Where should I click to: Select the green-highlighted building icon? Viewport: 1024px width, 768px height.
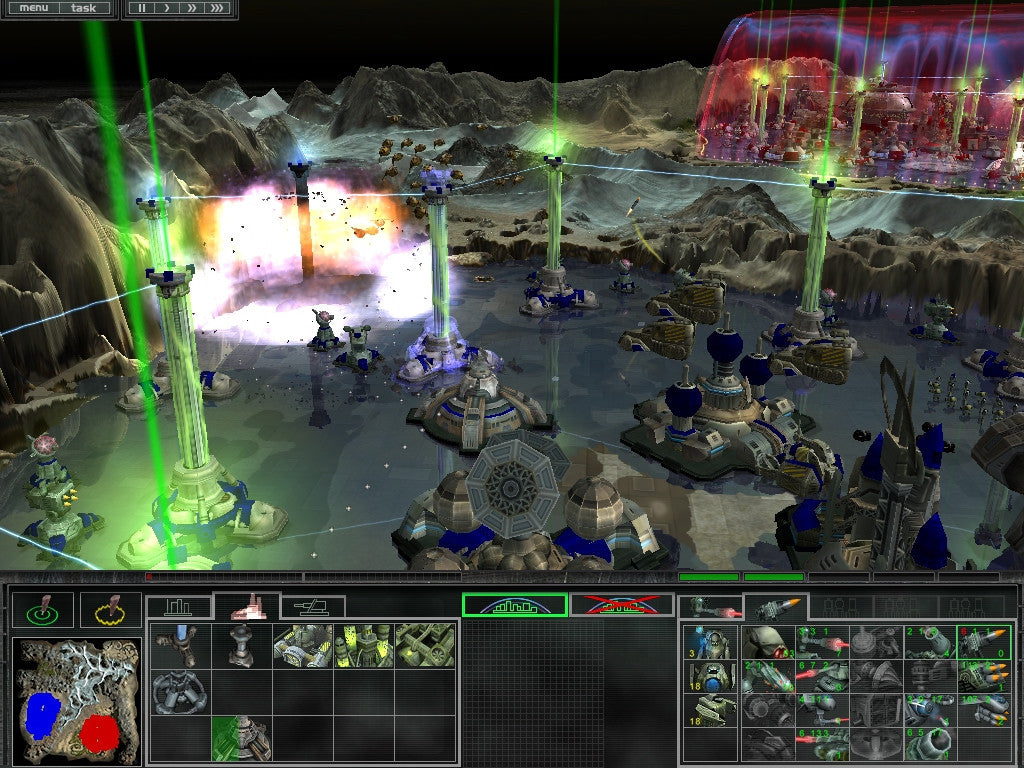point(242,738)
